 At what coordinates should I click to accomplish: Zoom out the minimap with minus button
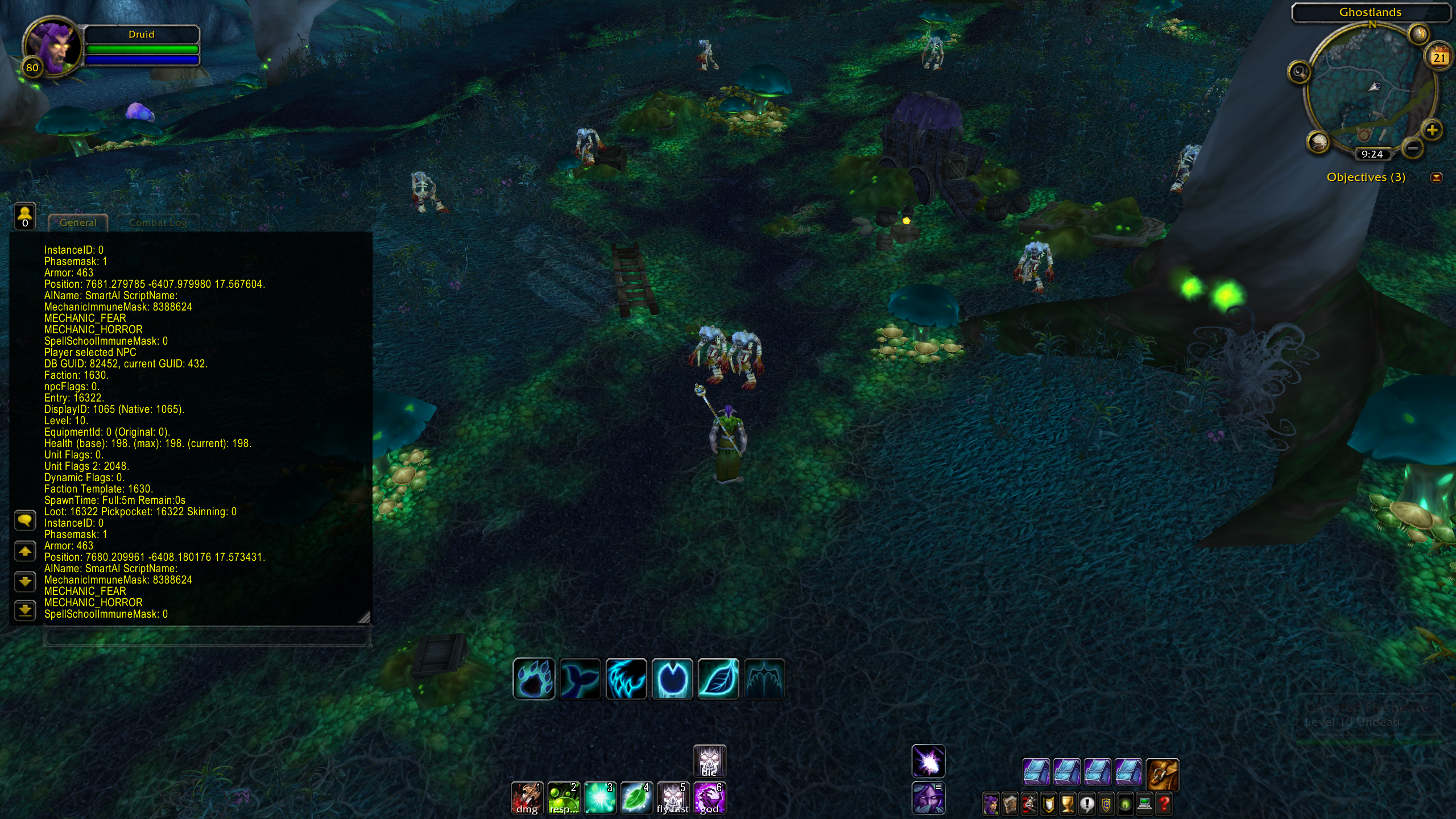[1413, 149]
